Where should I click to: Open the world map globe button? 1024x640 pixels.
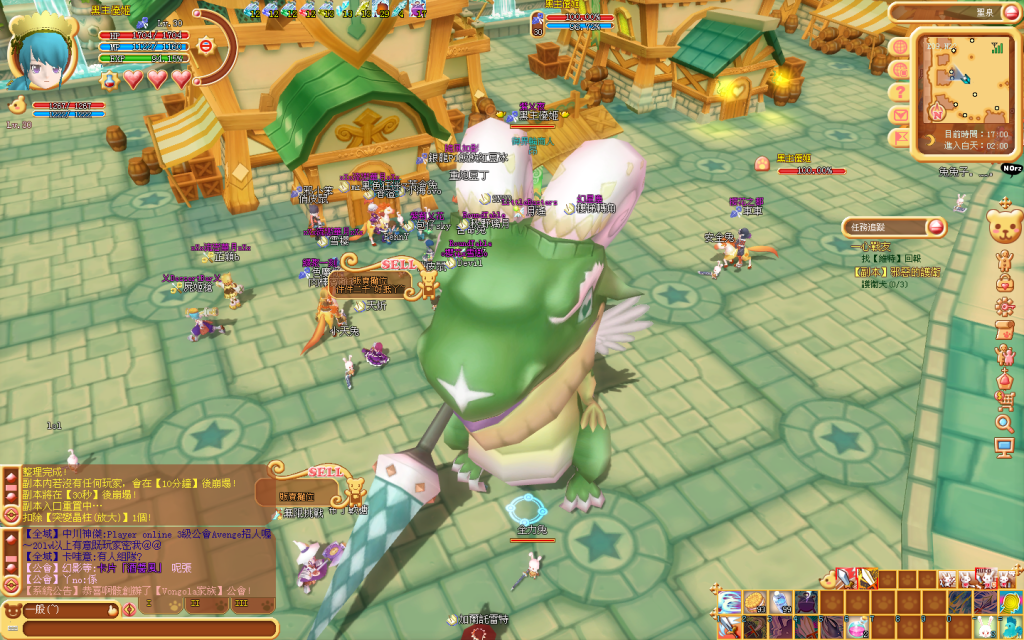(899, 47)
